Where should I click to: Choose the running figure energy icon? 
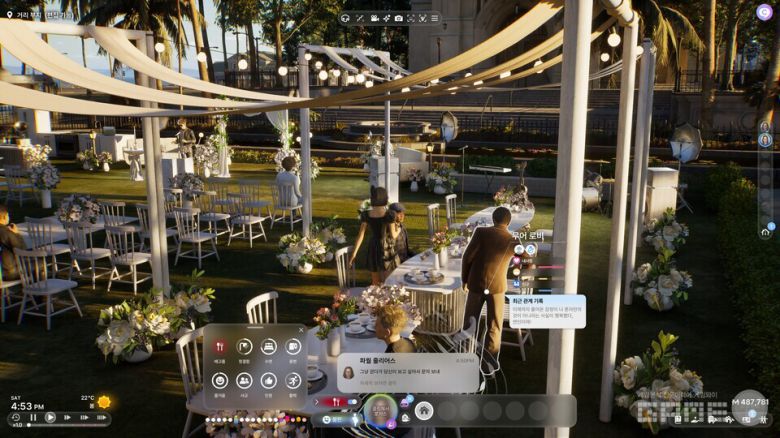[293, 380]
